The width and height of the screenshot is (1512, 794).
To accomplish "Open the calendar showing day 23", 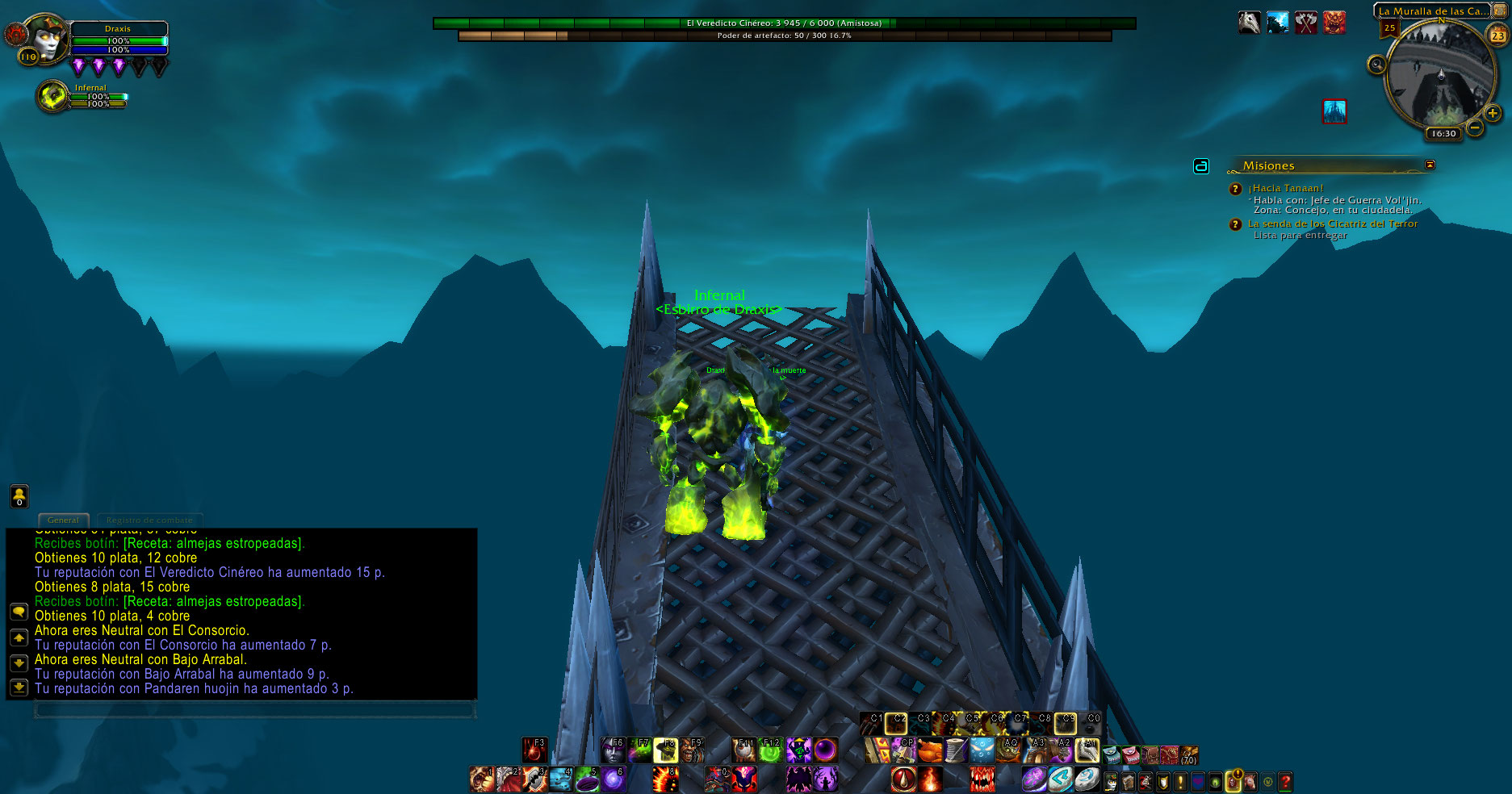I will pyautogui.click(x=1497, y=36).
